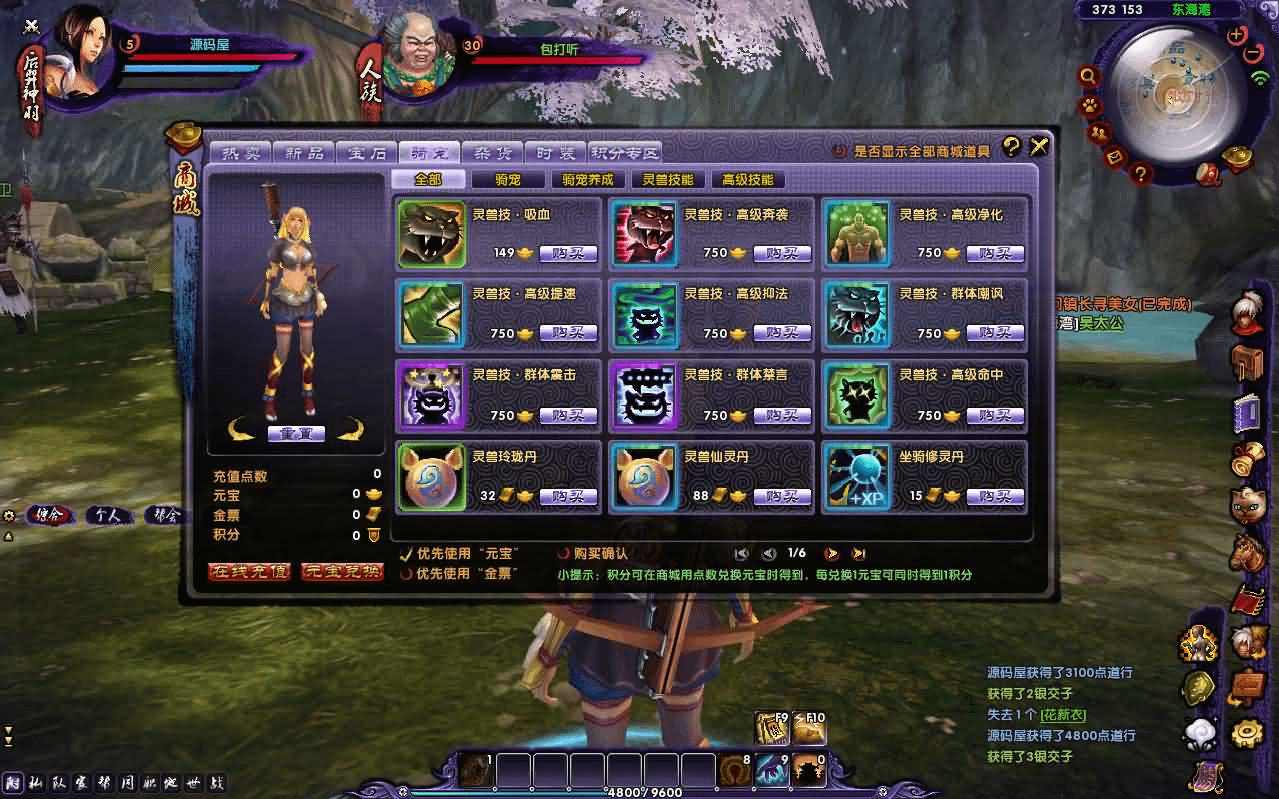Image resolution: width=1279 pixels, height=799 pixels.
Task: Open the 宝石 shop tab
Action: [367, 153]
